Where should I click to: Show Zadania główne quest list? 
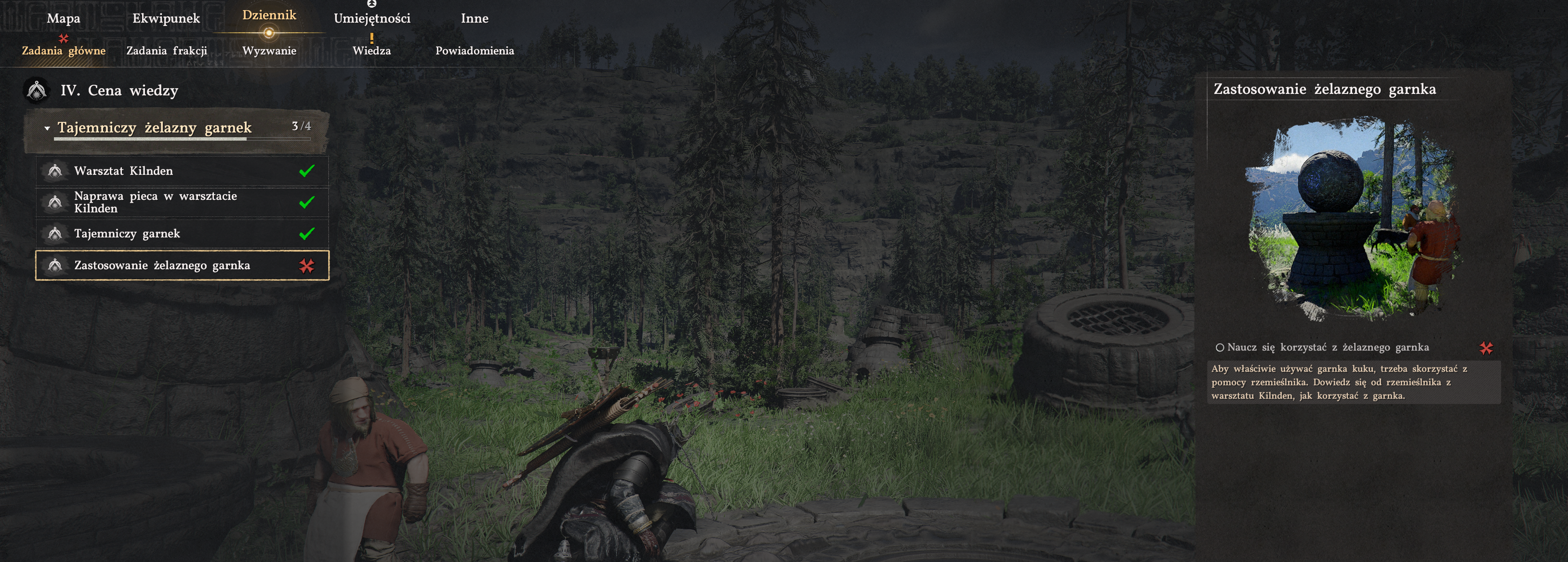(x=64, y=51)
